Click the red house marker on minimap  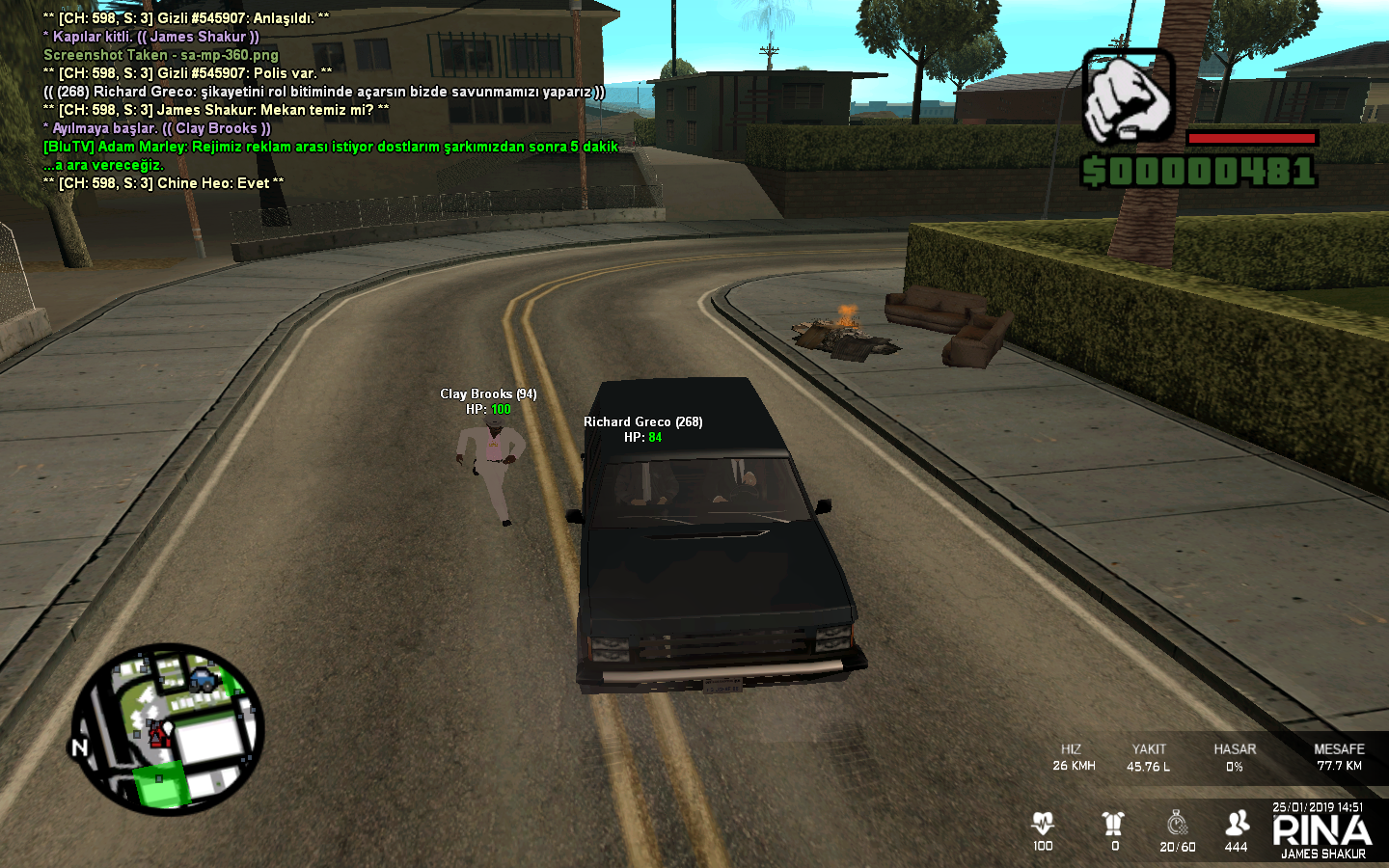click(159, 737)
